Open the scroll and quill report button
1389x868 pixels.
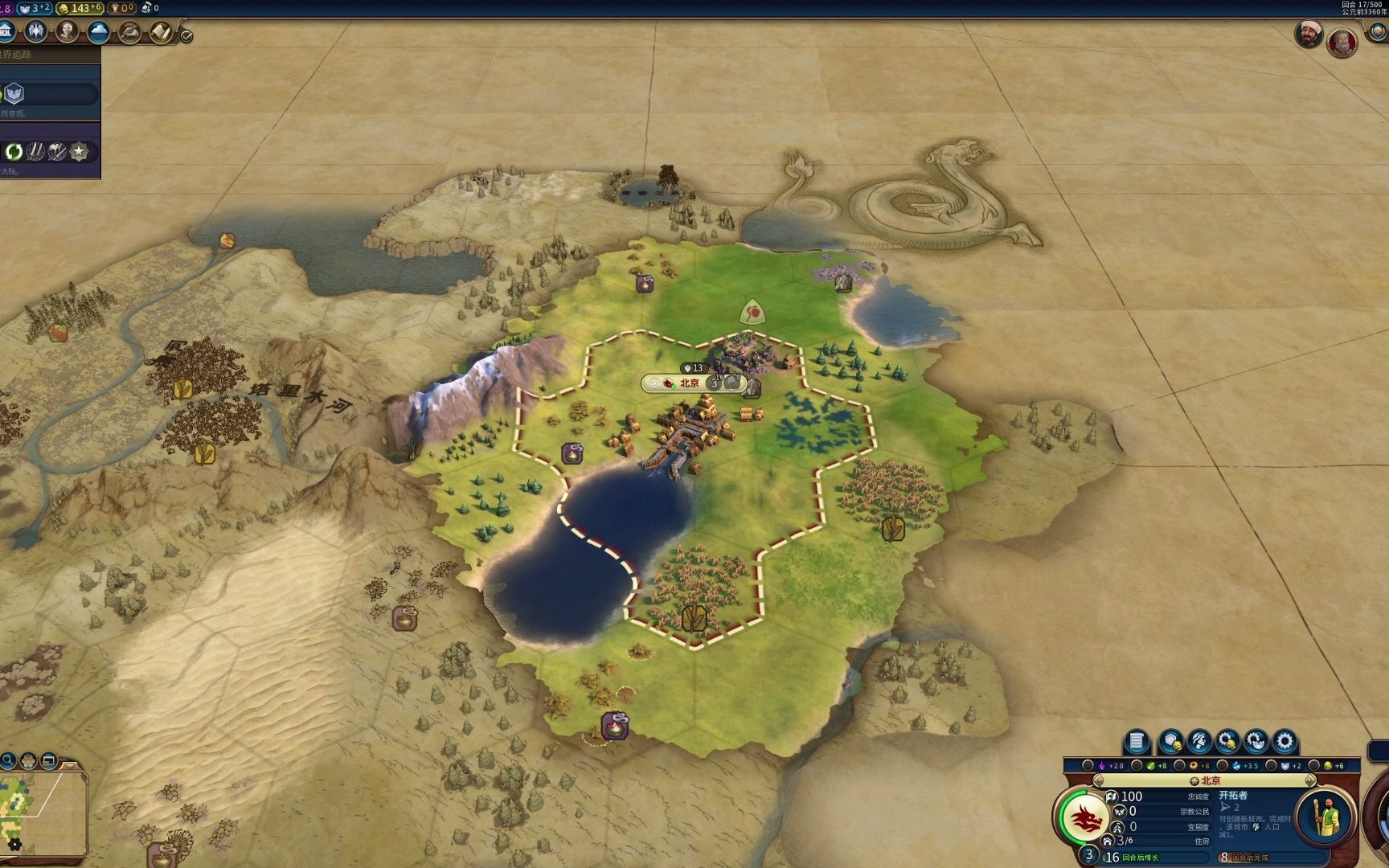tap(161, 32)
